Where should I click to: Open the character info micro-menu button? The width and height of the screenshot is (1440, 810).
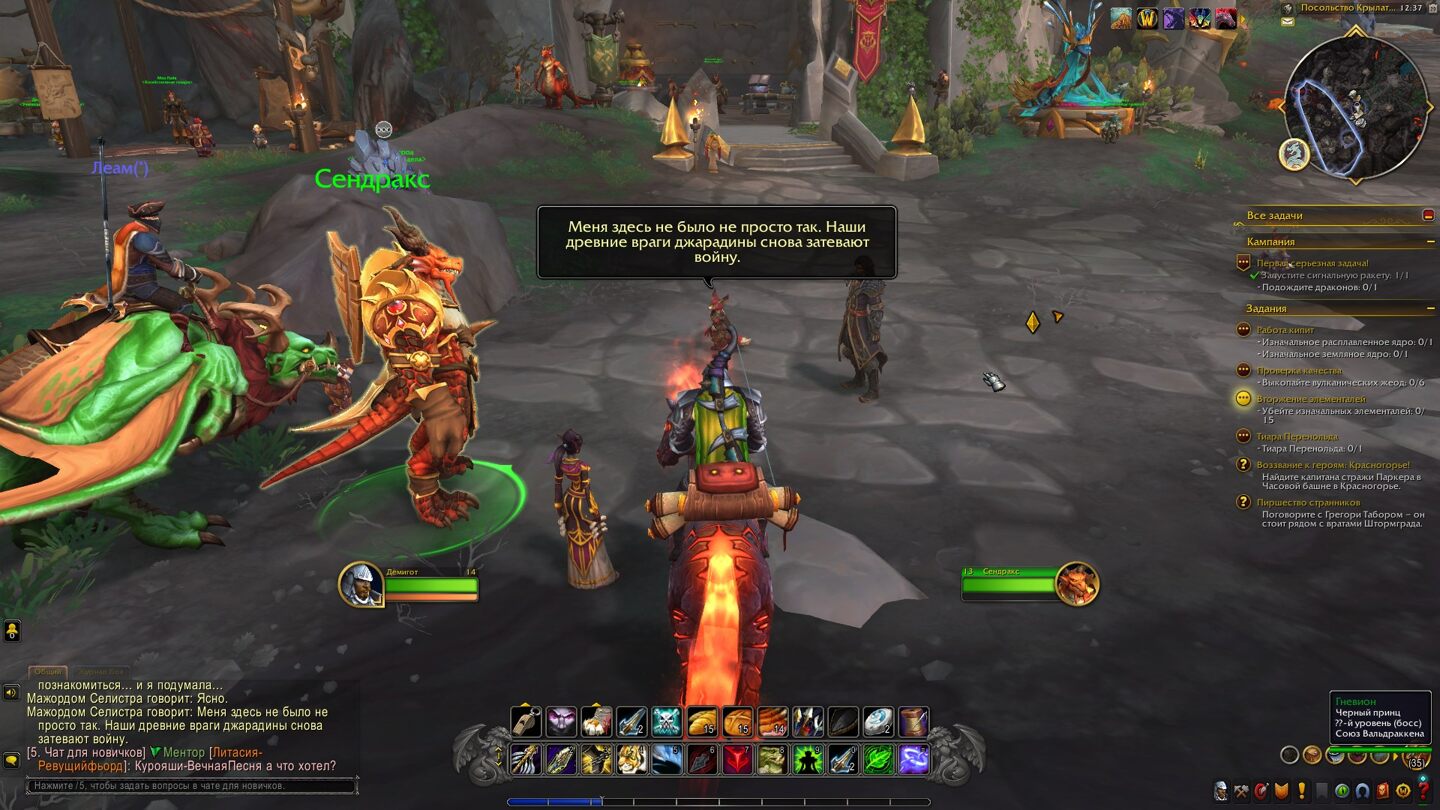coord(1221,791)
